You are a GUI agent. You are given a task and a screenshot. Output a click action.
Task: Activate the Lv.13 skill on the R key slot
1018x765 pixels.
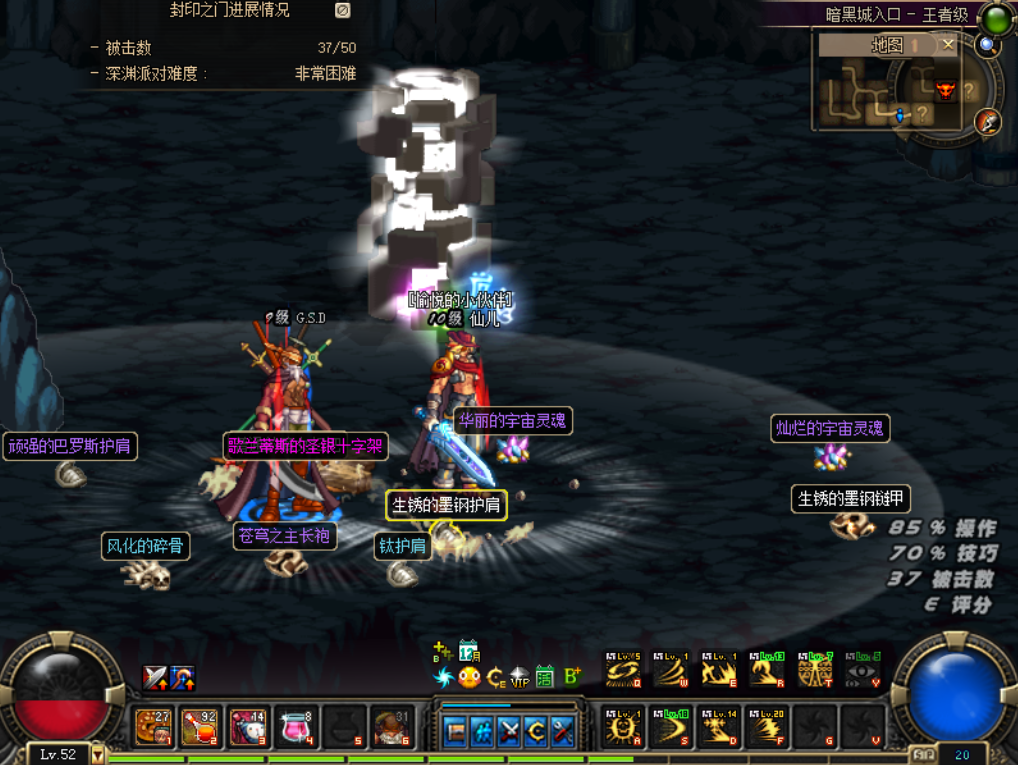coord(766,670)
